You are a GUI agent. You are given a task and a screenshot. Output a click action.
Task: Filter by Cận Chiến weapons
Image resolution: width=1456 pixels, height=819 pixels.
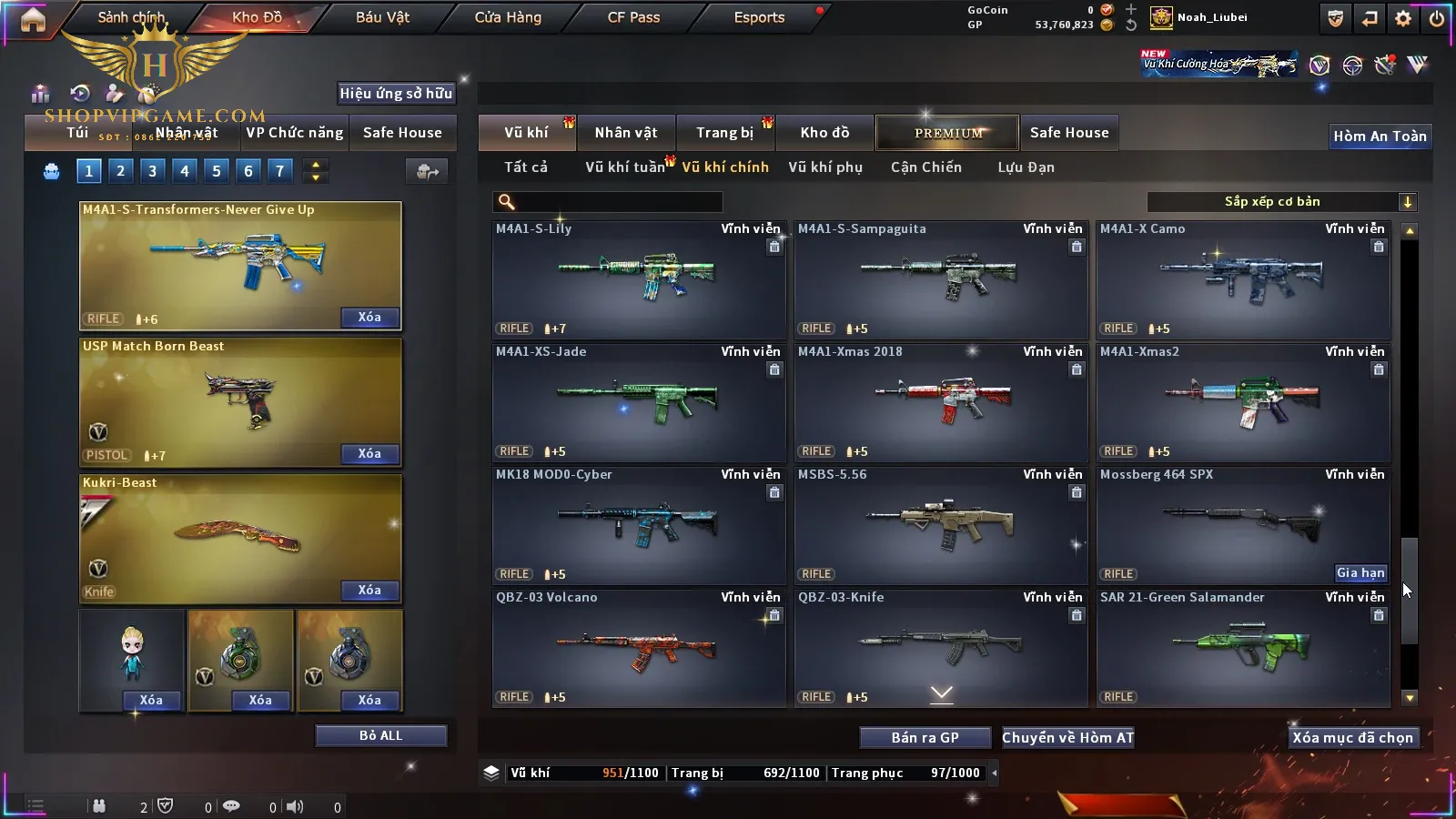click(925, 167)
